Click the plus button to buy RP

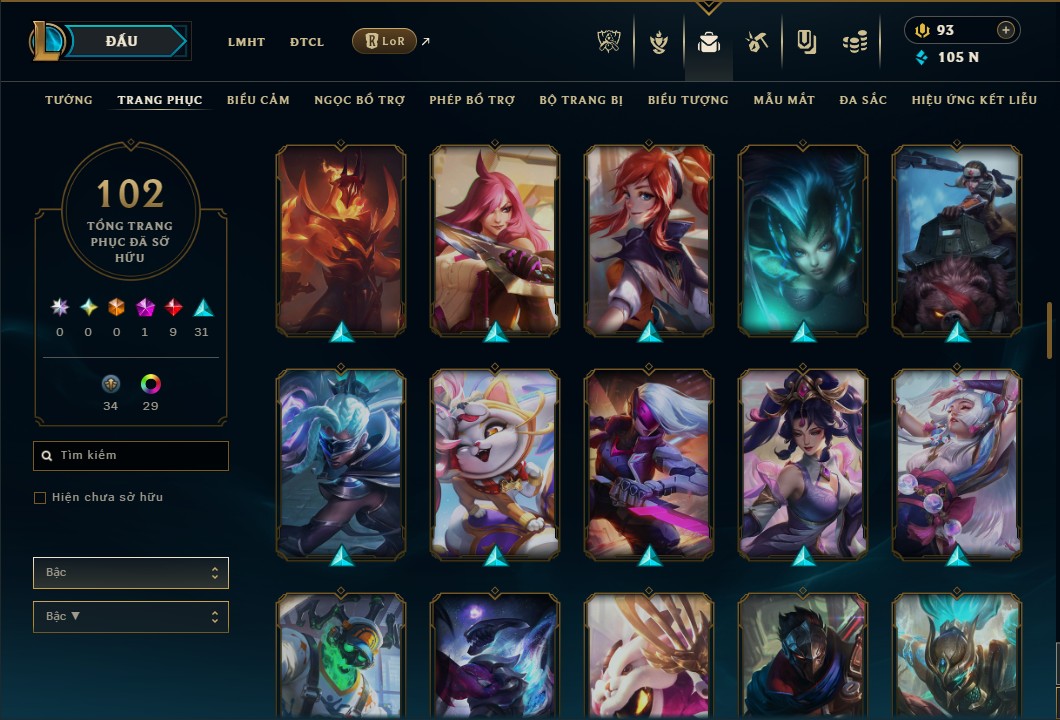[1005, 30]
